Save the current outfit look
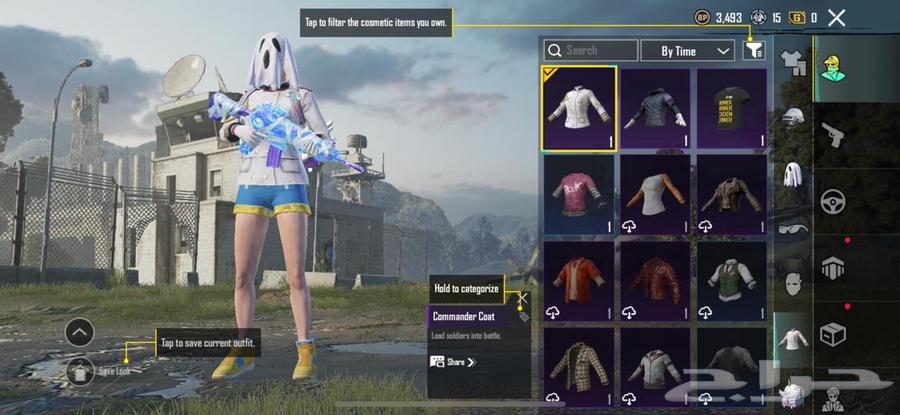This screenshot has width=900, height=415. coord(81,371)
